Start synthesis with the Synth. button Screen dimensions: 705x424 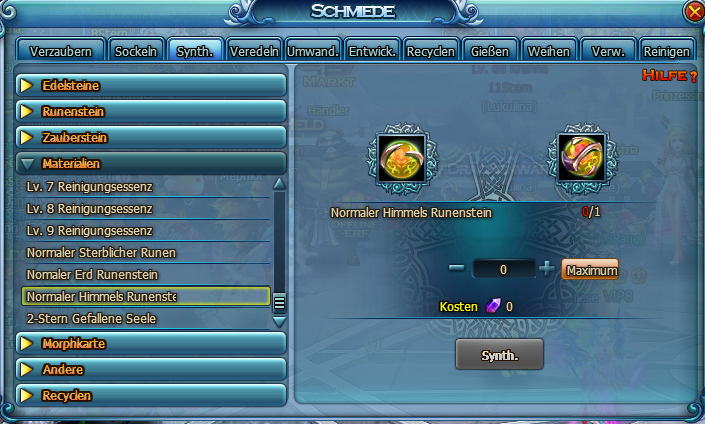click(x=499, y=354)
